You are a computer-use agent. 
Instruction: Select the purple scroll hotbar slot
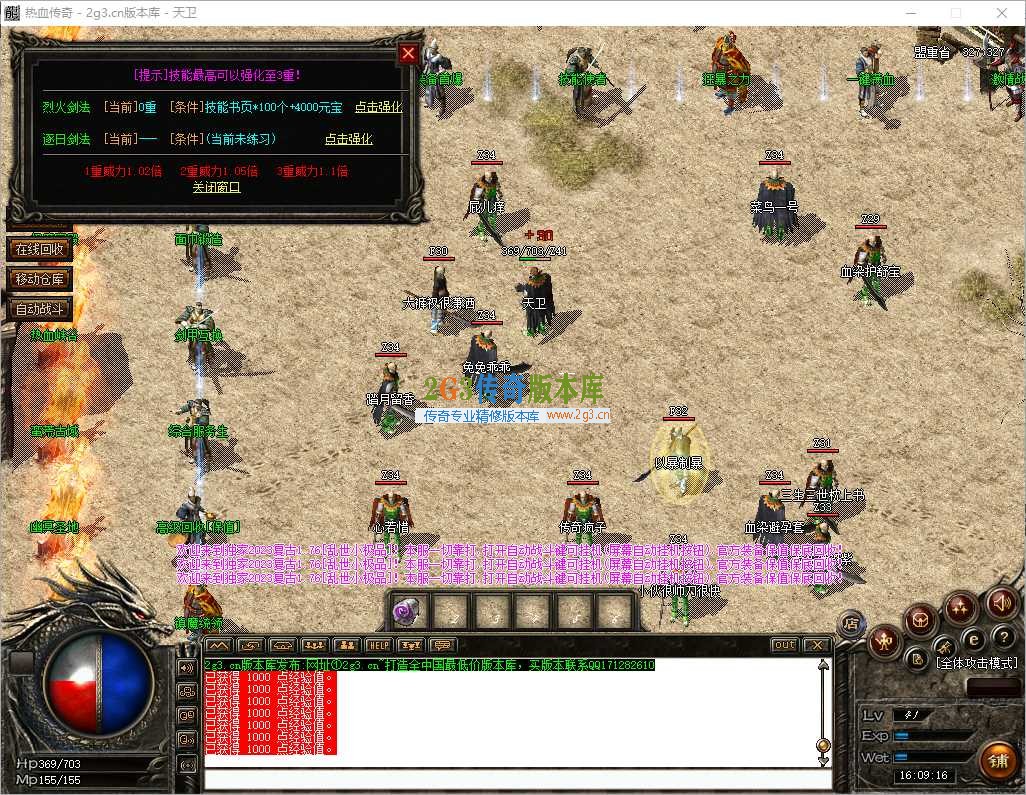pyautogui.click(x=408, y=611)
